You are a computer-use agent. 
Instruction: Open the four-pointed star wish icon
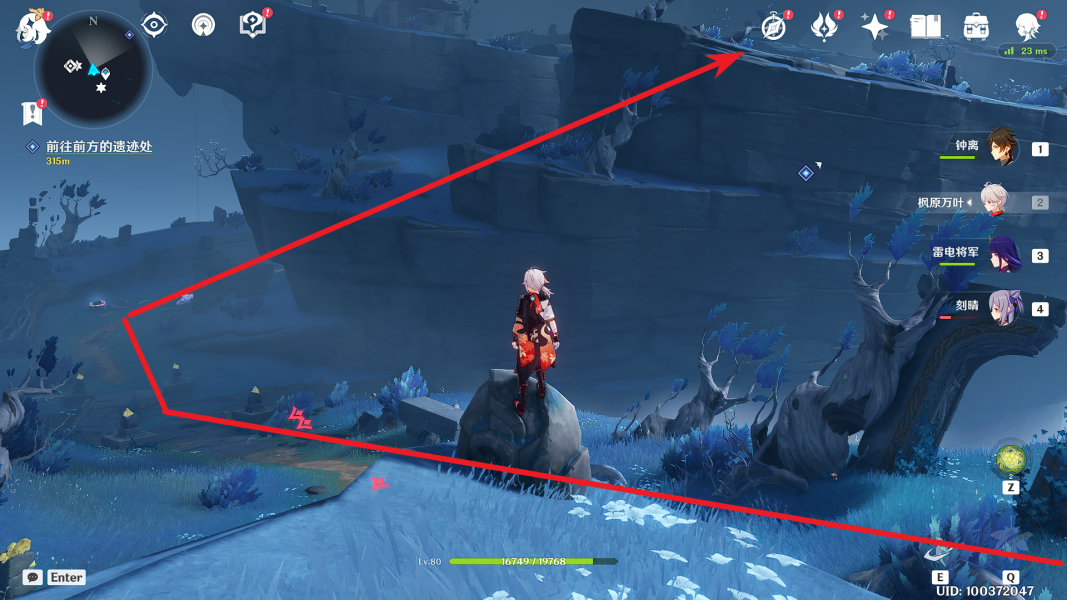[875, 27]
